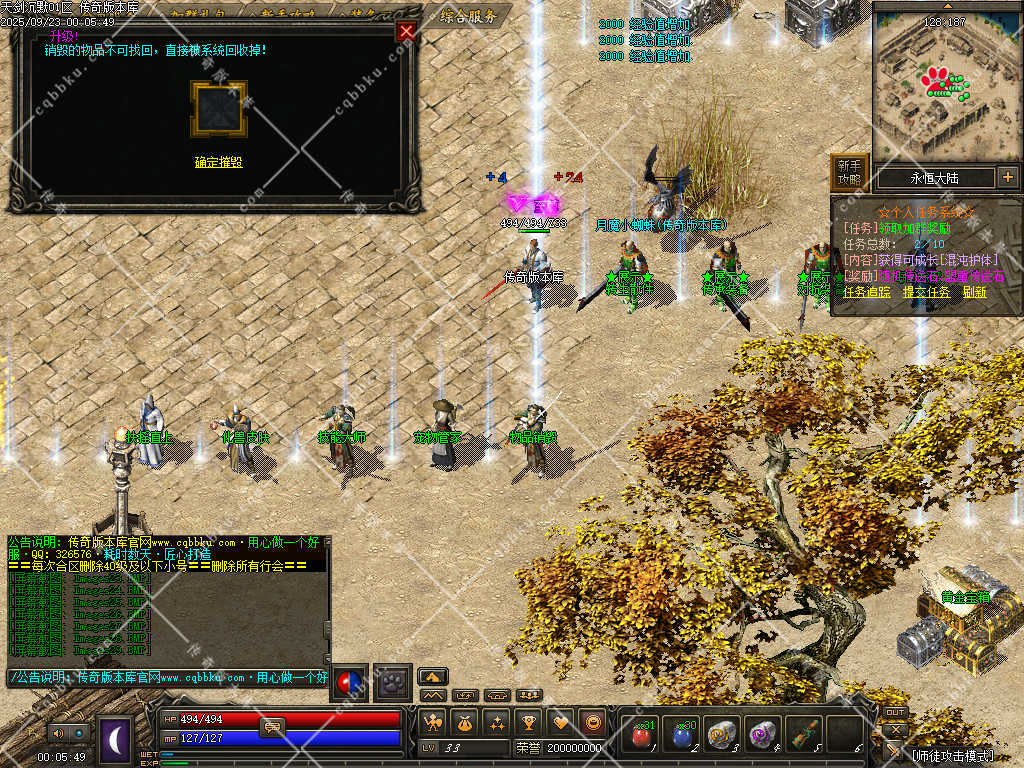This screenshot has width=1024, height=768.
Task: Refresh the quest with 刷新
Action: point(975,293)
